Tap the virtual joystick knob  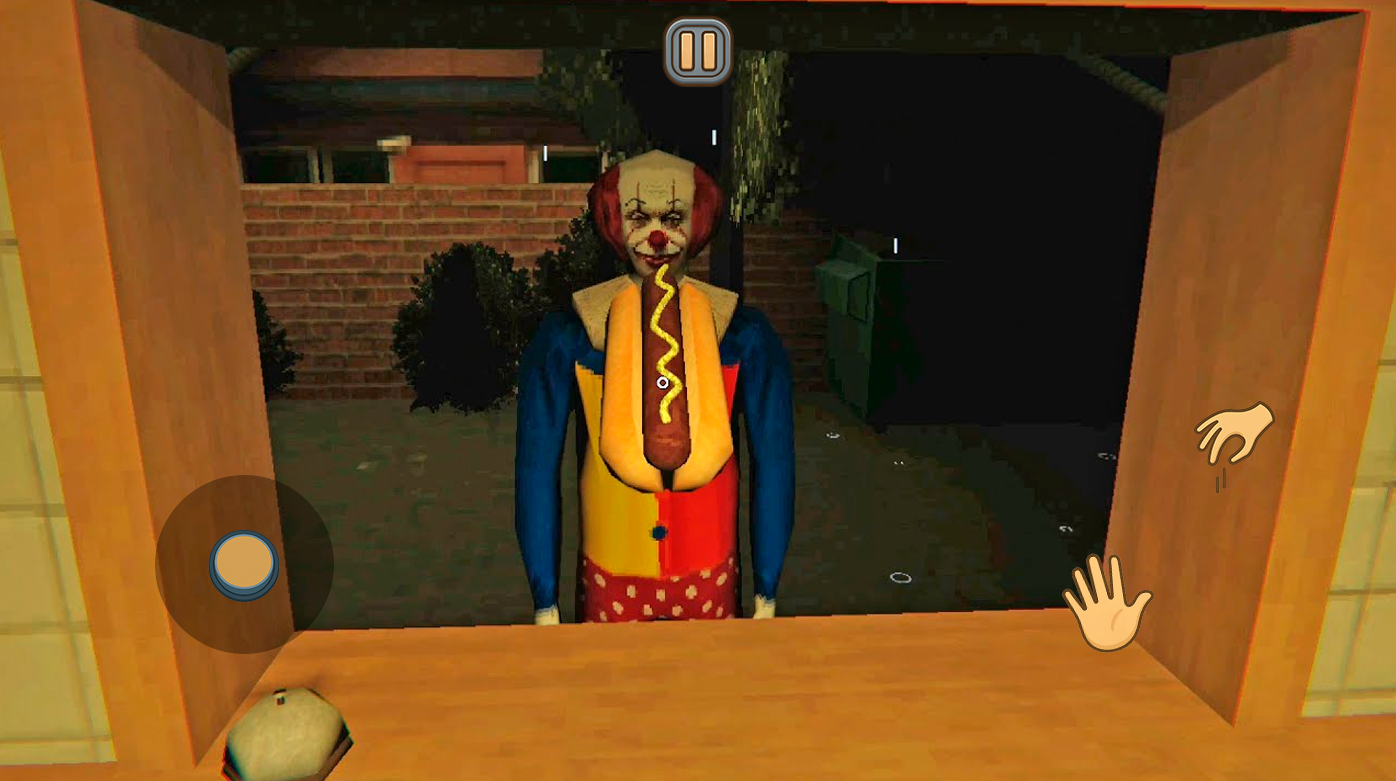[244, 563]
